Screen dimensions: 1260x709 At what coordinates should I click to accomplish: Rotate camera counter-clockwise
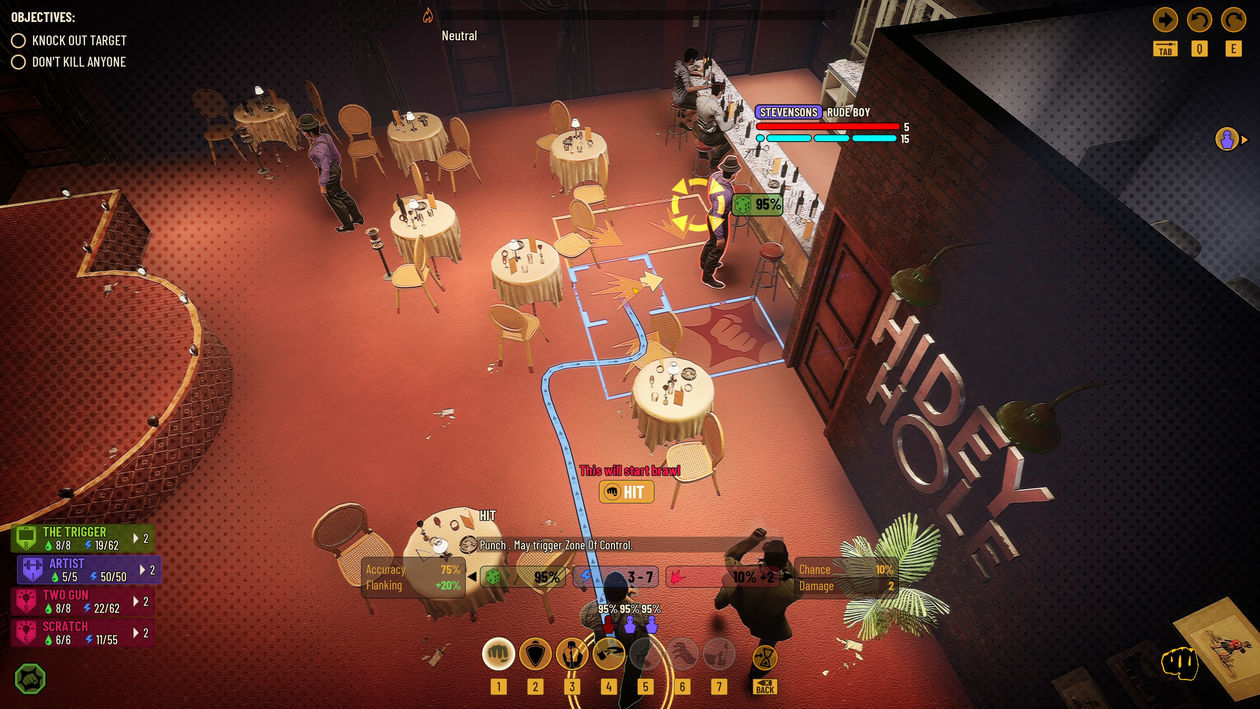pos(1199,20)
